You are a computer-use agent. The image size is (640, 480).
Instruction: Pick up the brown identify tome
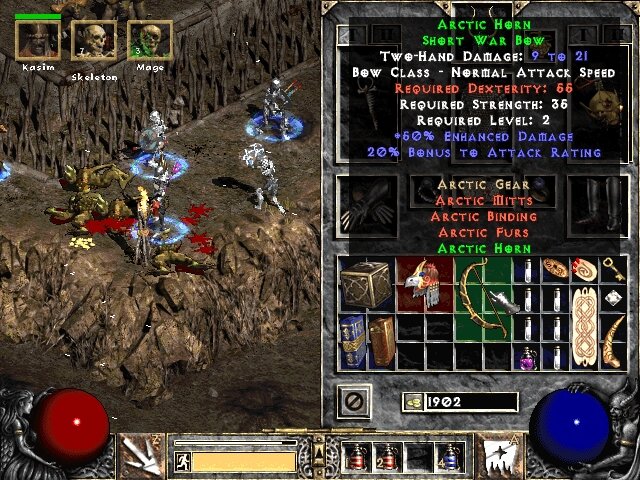tap(381, 338)
